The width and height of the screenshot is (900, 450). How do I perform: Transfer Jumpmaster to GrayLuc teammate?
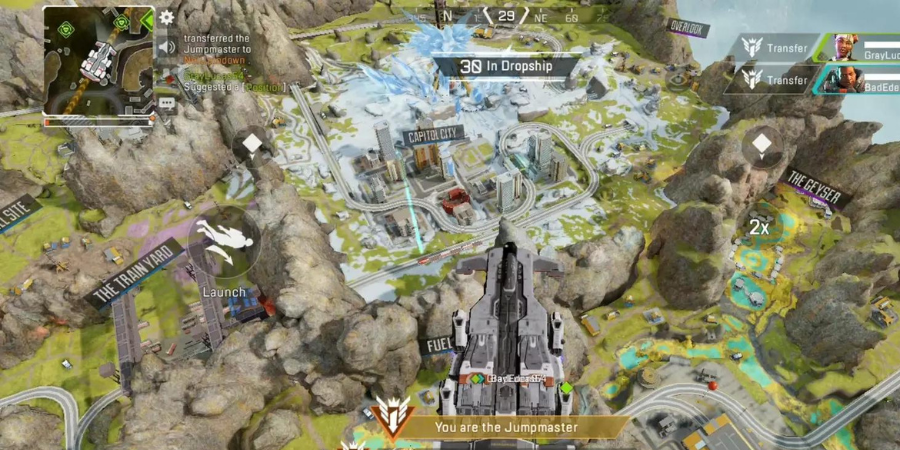[777, 46]
